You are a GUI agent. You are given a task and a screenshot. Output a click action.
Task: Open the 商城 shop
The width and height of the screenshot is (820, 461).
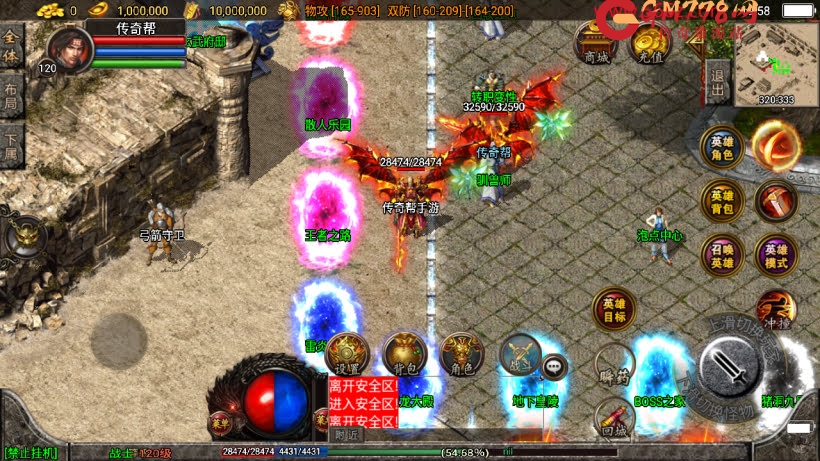click(596, 45)
